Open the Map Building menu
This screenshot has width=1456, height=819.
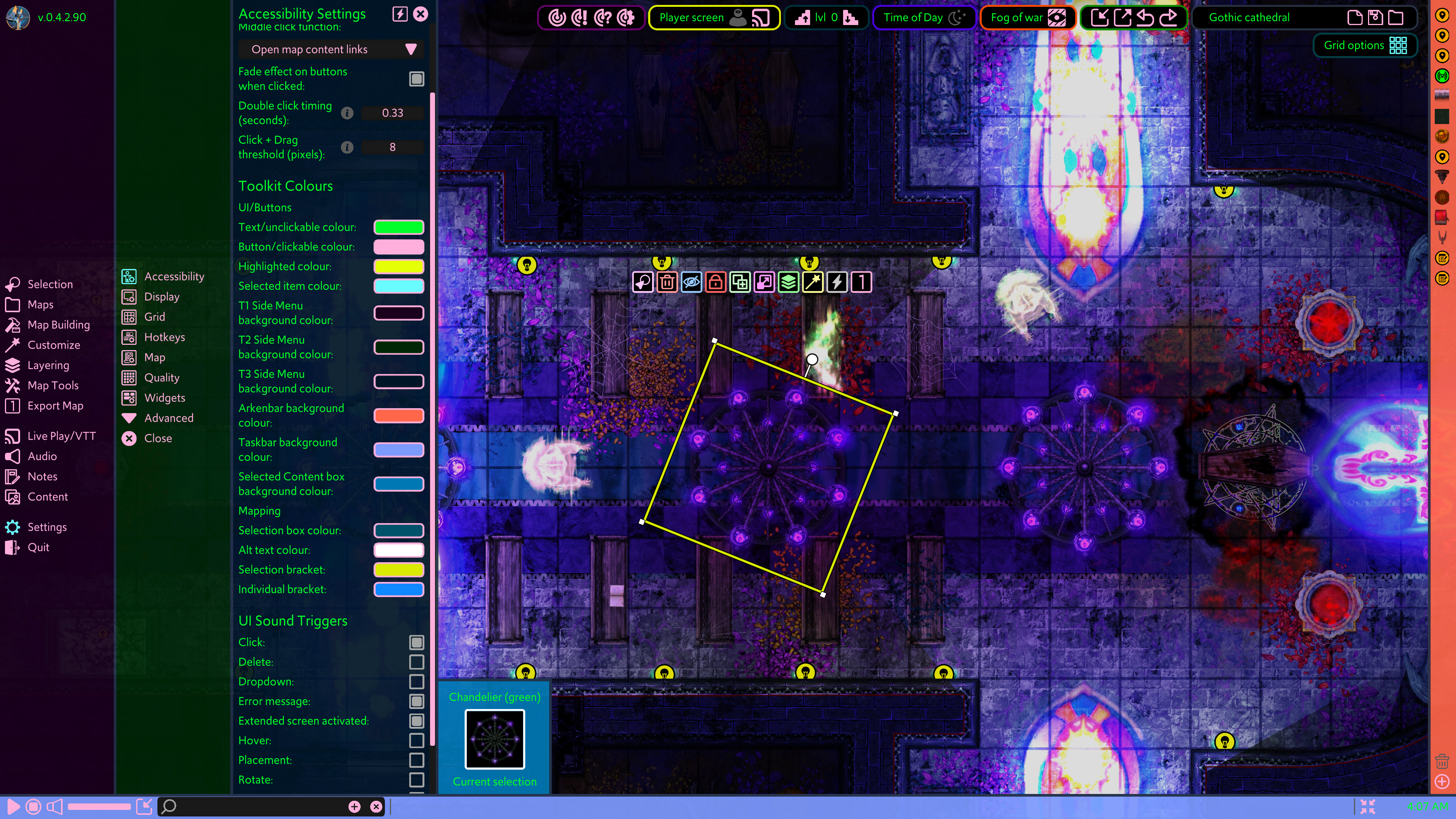58,325
